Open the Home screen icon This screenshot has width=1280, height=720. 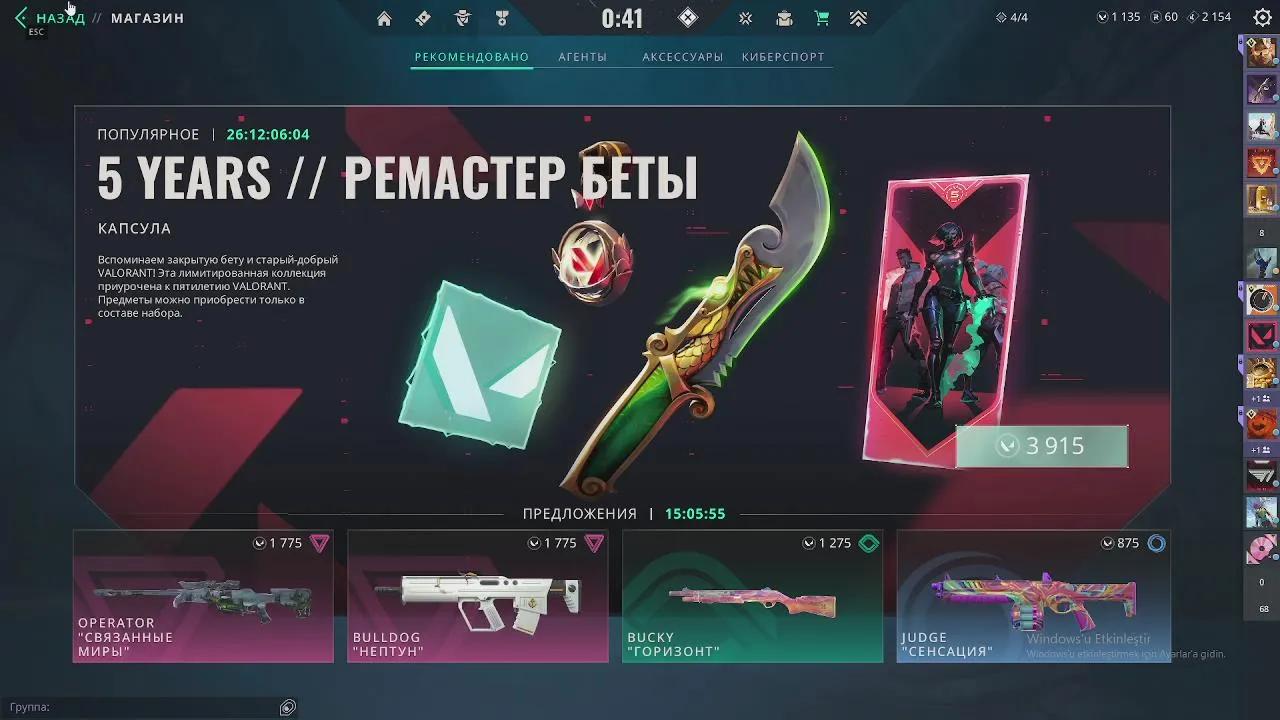[x=384, y=18]
